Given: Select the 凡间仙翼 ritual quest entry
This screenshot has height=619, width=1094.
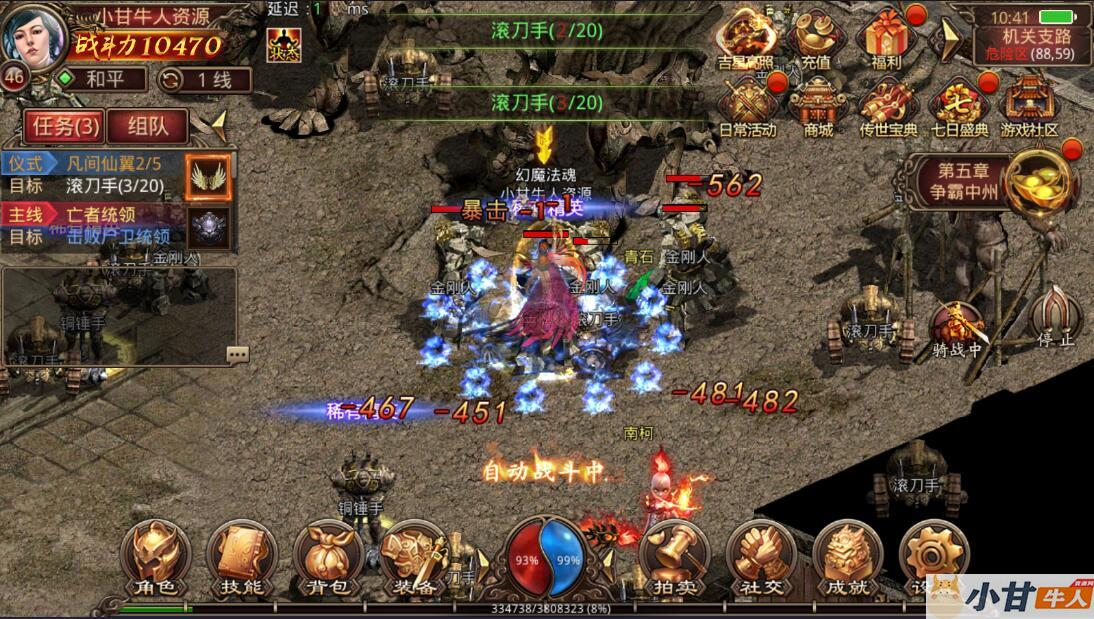Looking at the screenshot, I should coord(97,174).
